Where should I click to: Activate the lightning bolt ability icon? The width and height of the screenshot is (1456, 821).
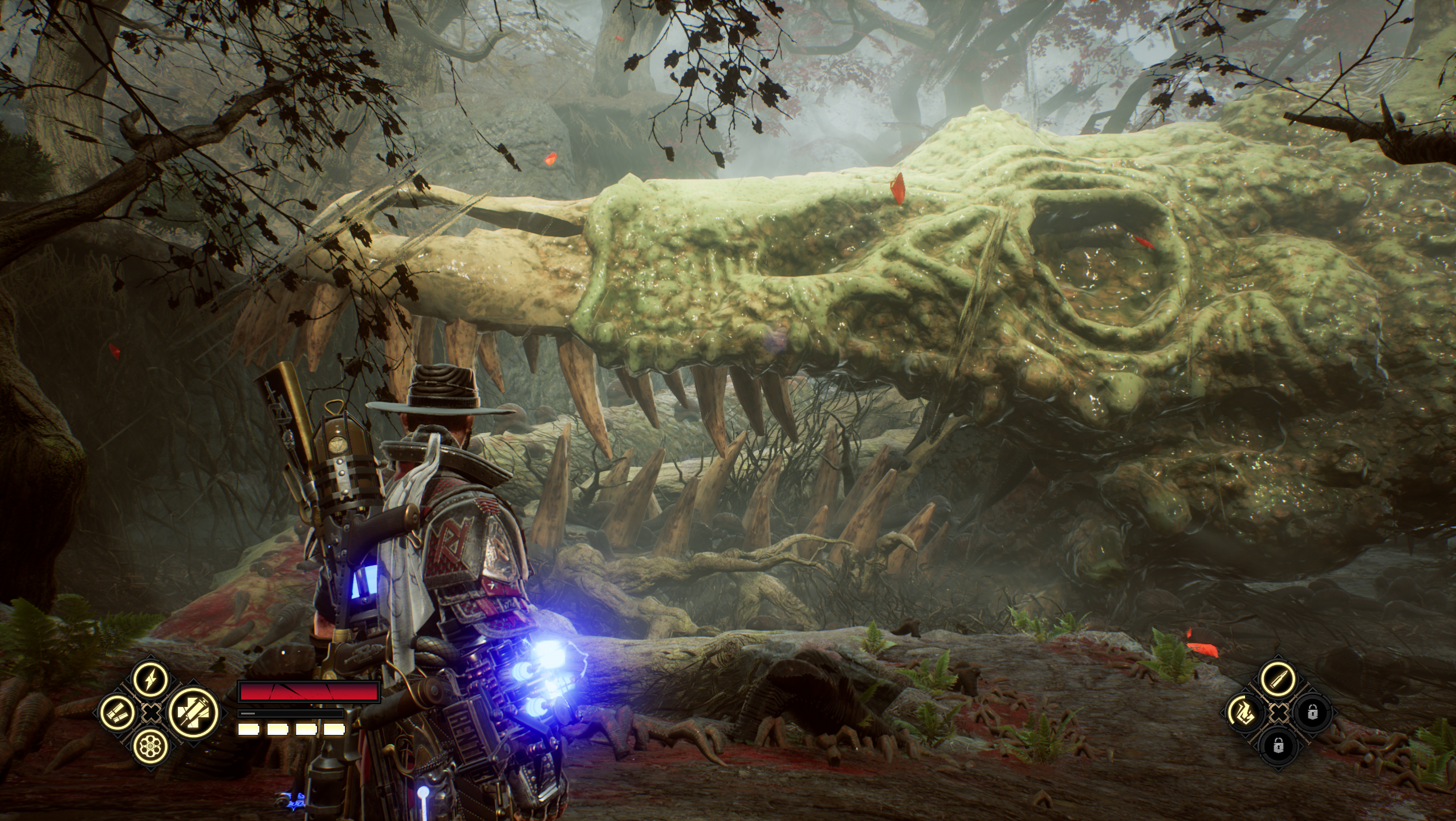(x=151, y=680)
